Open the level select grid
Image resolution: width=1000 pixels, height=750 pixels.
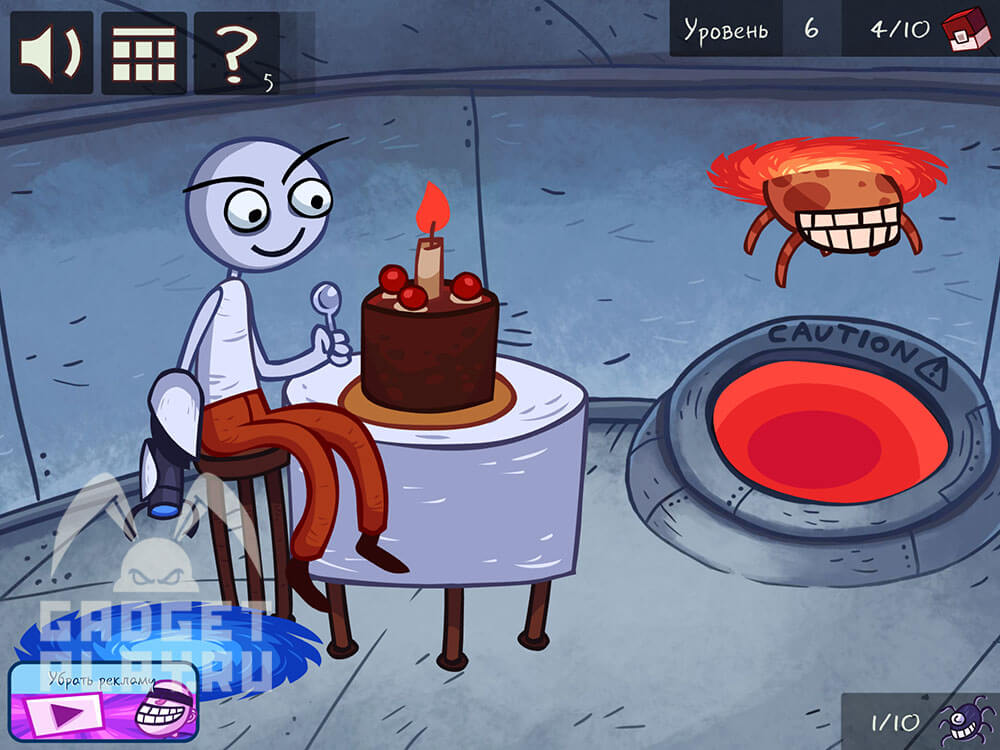[144, 53]
